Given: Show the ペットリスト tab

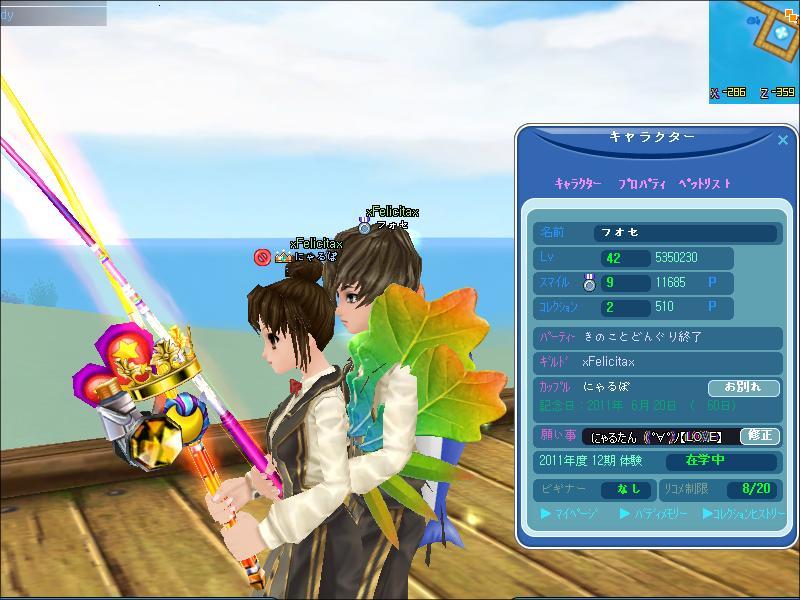Looking at the screenshot, I should (704, 184).
